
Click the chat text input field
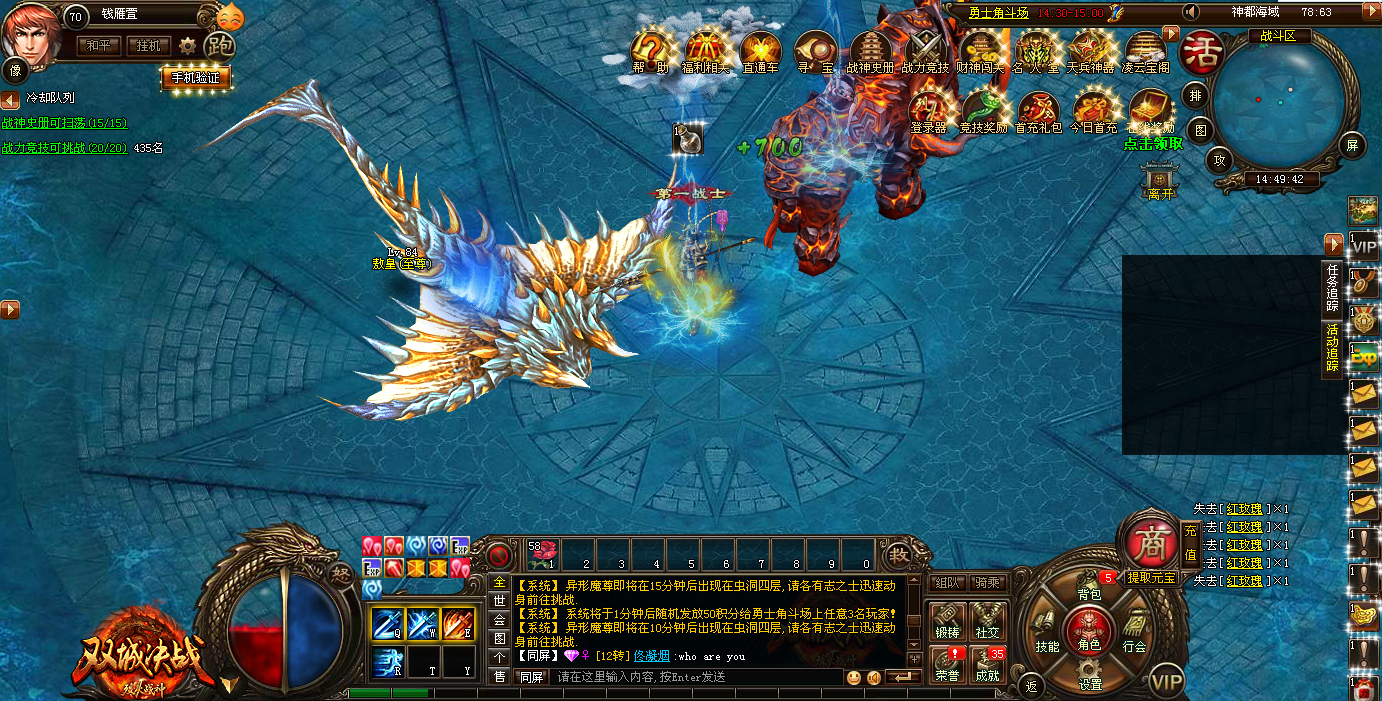click(700, 677)
